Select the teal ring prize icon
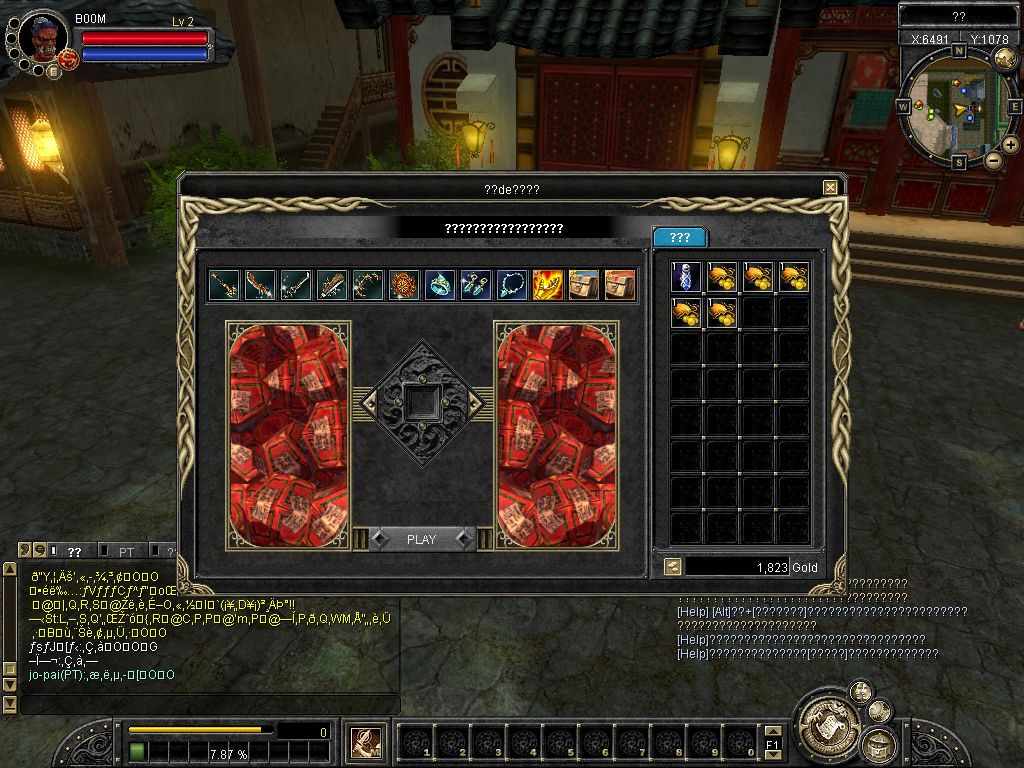The width and height of the screenshot is (1024, 768). [x=439, y=285]
